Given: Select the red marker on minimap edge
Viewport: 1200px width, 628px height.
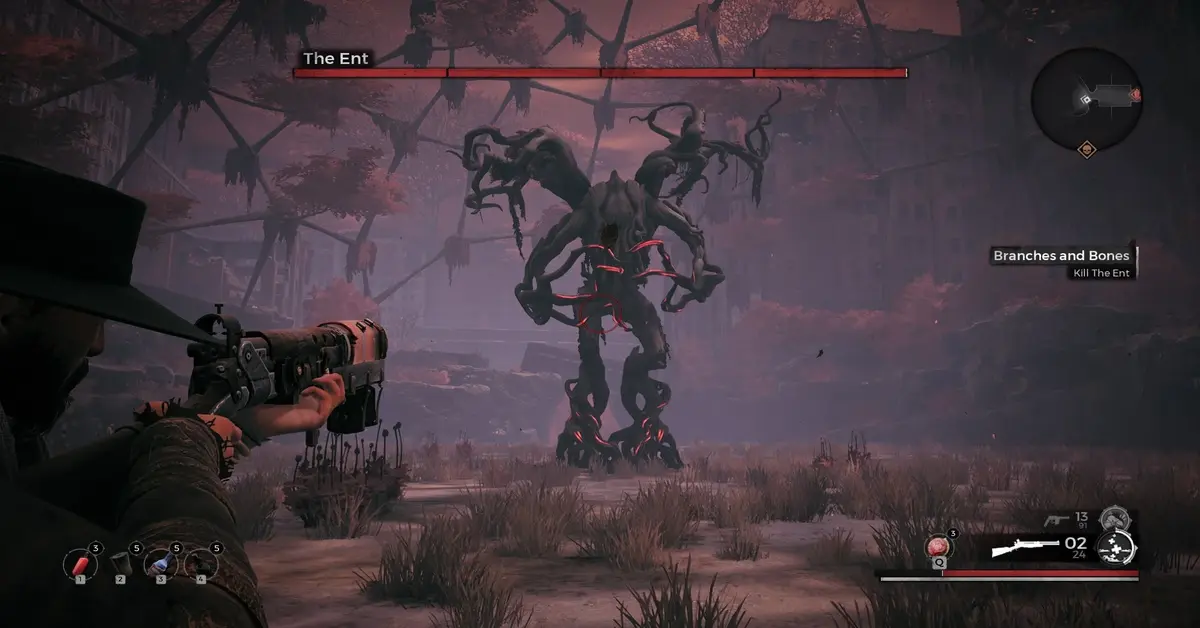Looking at the screenshot, I should pyautogui.click(x=1136, y=95).
